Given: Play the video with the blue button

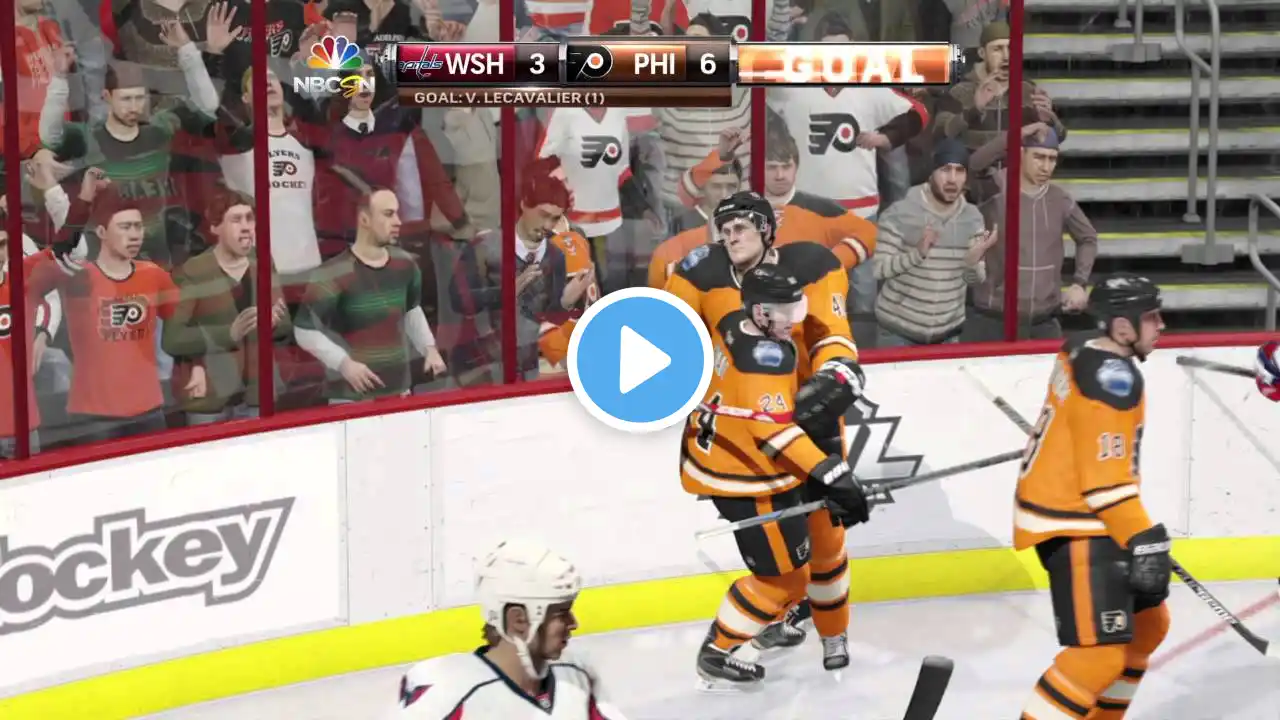Looking at the screenshot, I should [x=640, y=360].
